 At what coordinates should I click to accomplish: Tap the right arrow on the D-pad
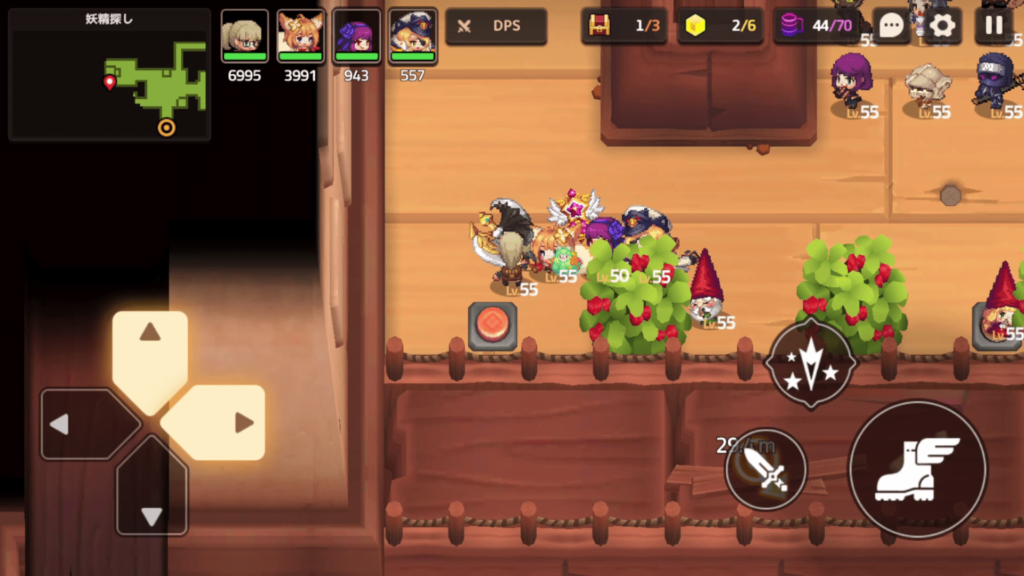point(222,423)
